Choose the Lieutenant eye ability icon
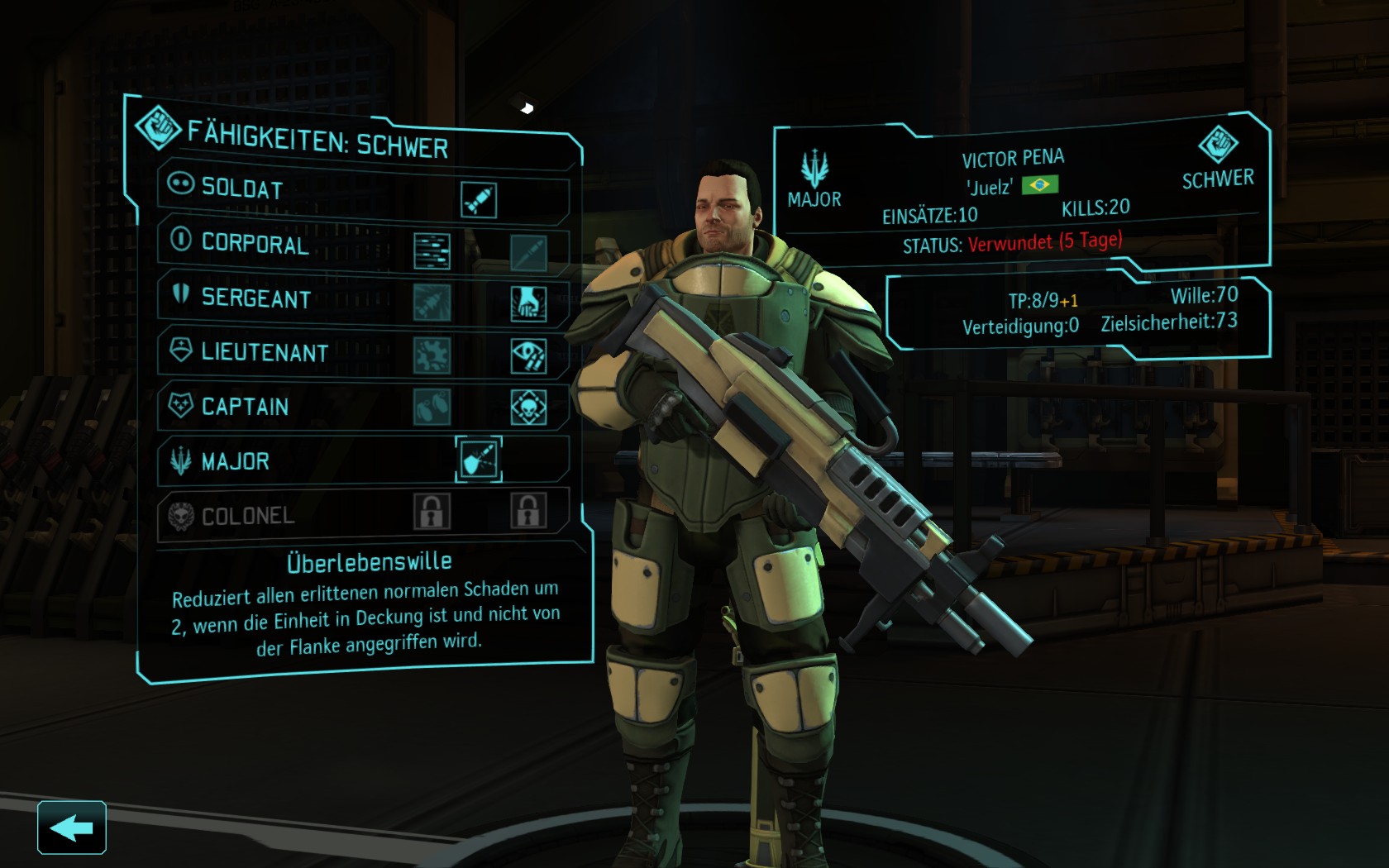Viewport: 1389px width, 868px height. tap(528, 356)
